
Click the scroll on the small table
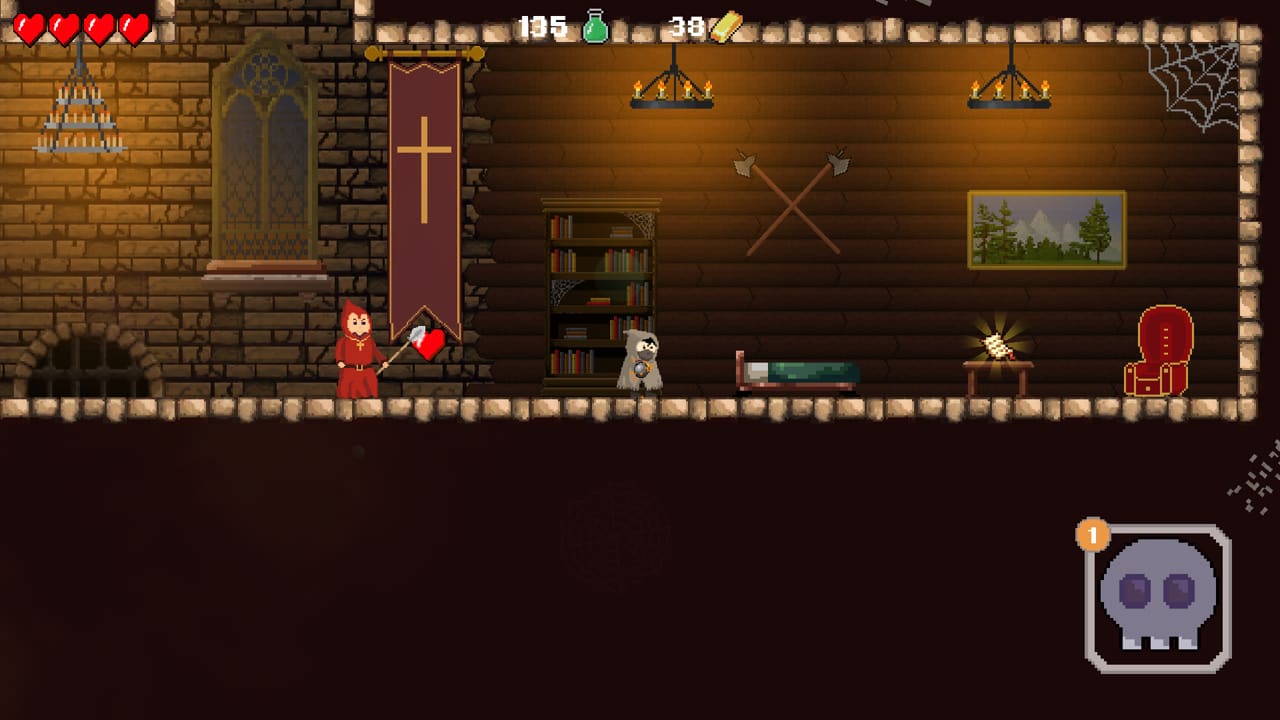997,347
